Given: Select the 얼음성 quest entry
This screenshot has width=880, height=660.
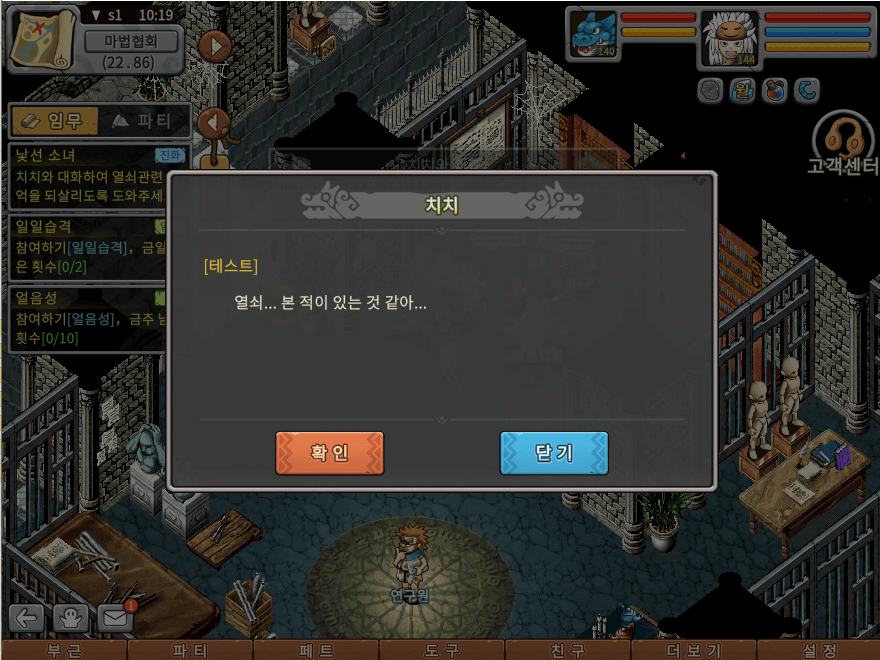Looking at the screenshot, I should pyautogui.click(x=85, y=318).
